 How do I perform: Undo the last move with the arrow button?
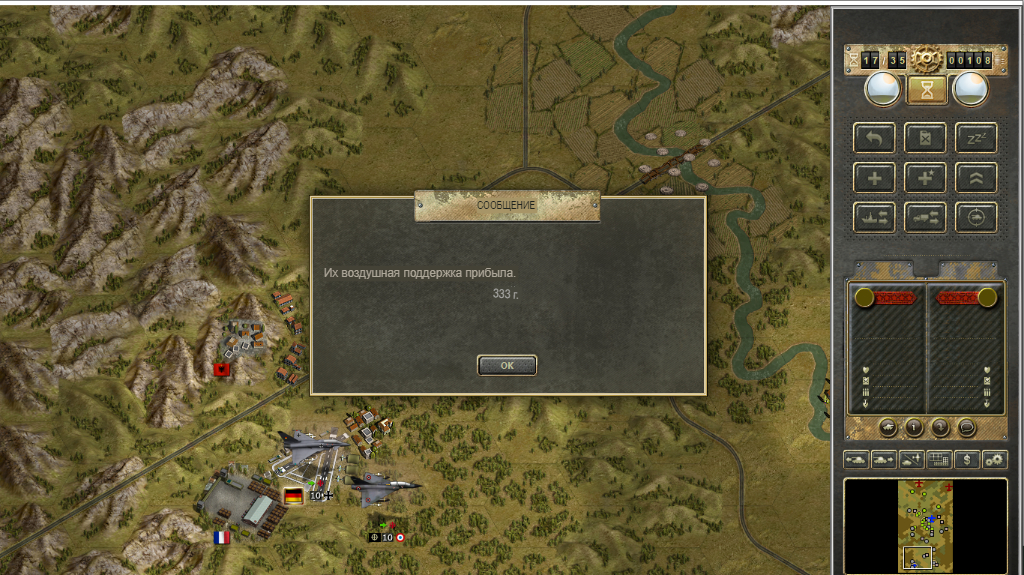[x=874, y=137]
